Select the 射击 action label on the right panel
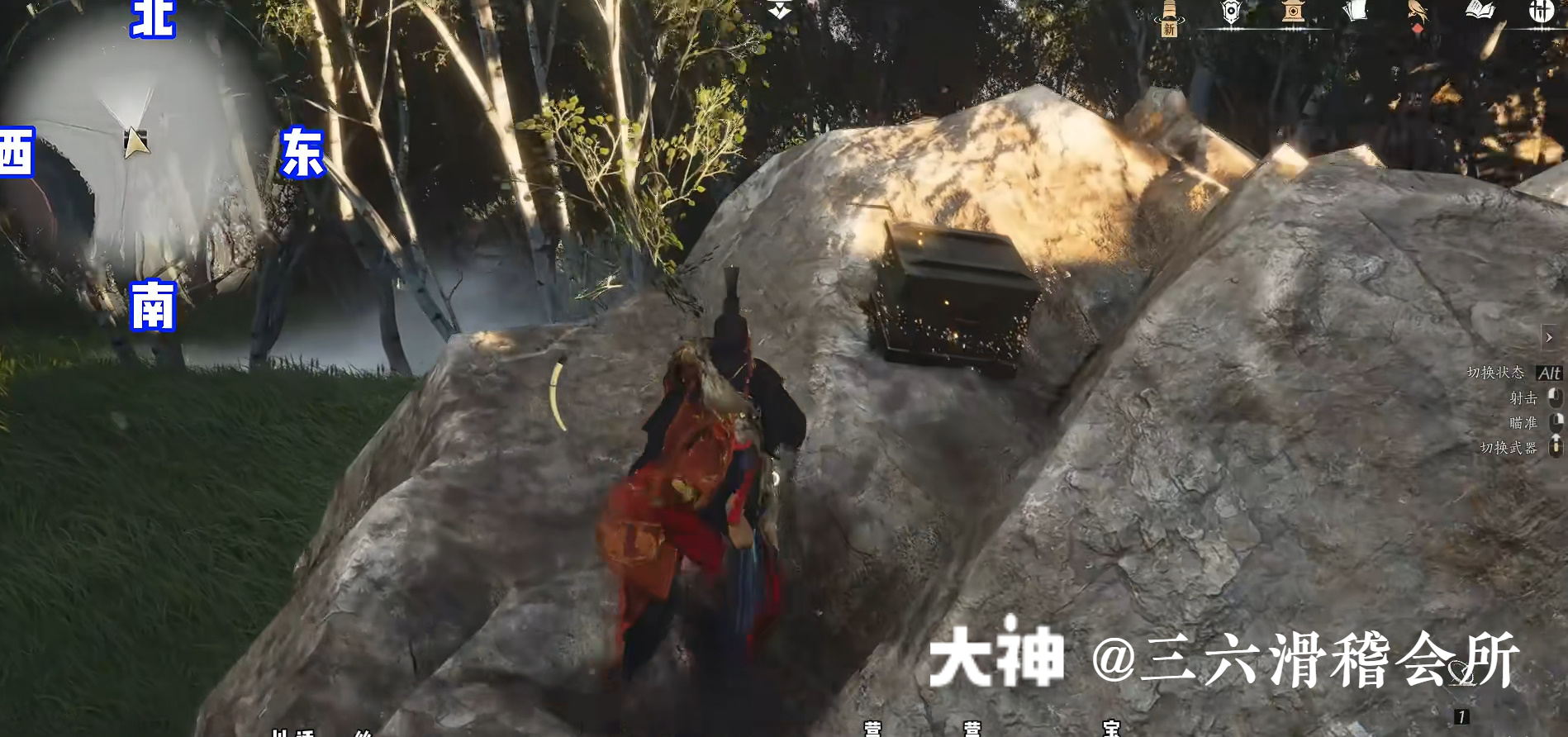This screenshot has width=1568, height=737. coord(1523,397)
